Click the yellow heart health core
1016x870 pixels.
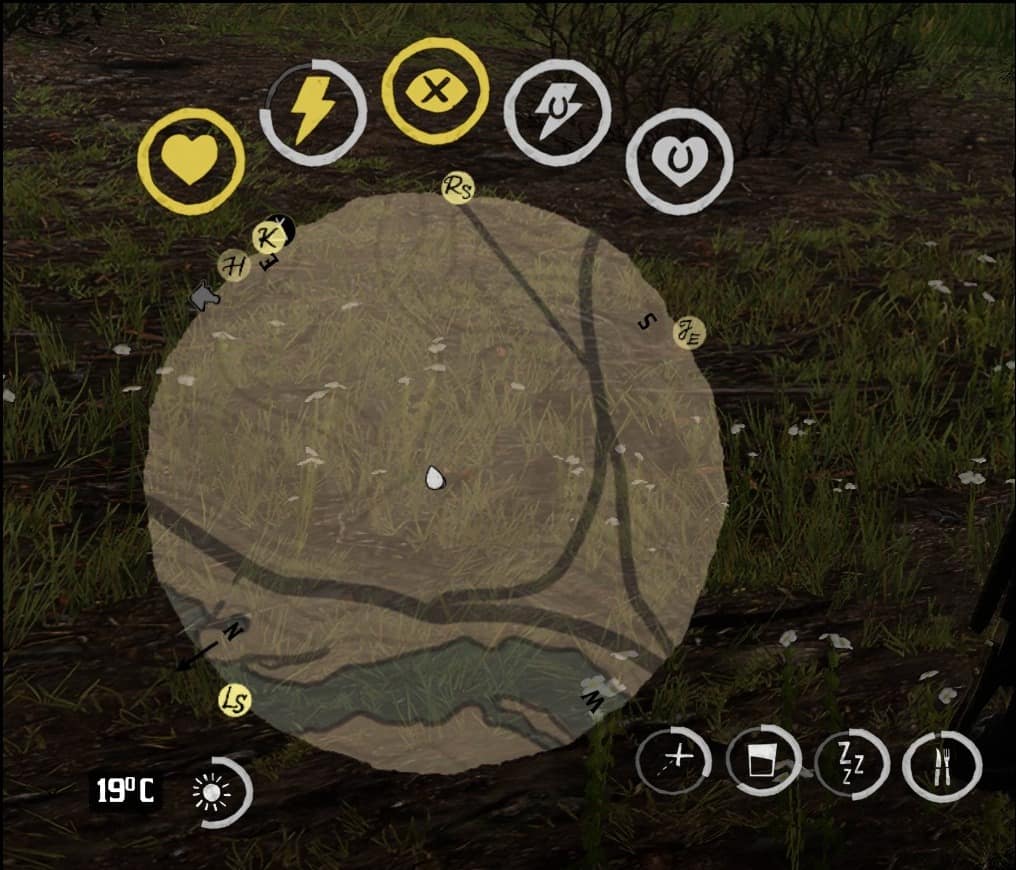point(190,161)
